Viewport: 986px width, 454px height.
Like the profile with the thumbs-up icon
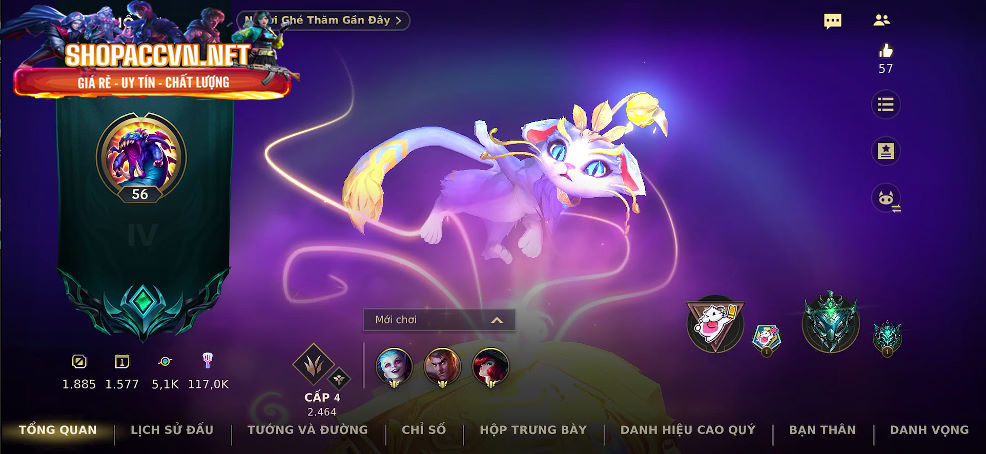[885, 51]
